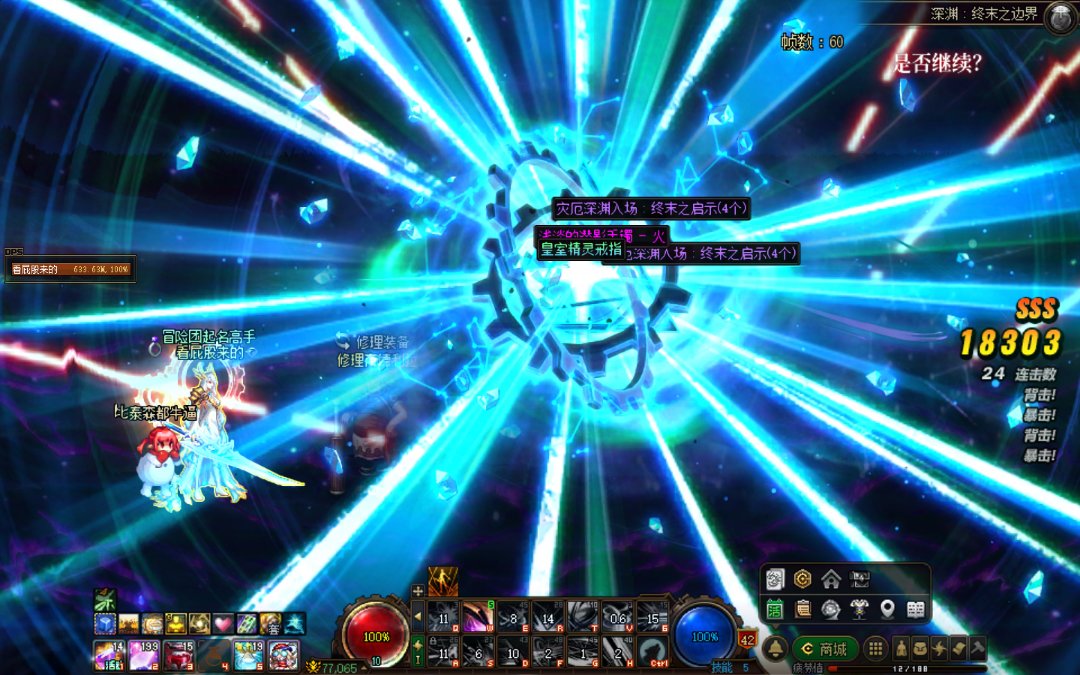1080x675 pixels.
Task: Activate the golden awakening skill icon above skill bar
Action: pos(442,581)
